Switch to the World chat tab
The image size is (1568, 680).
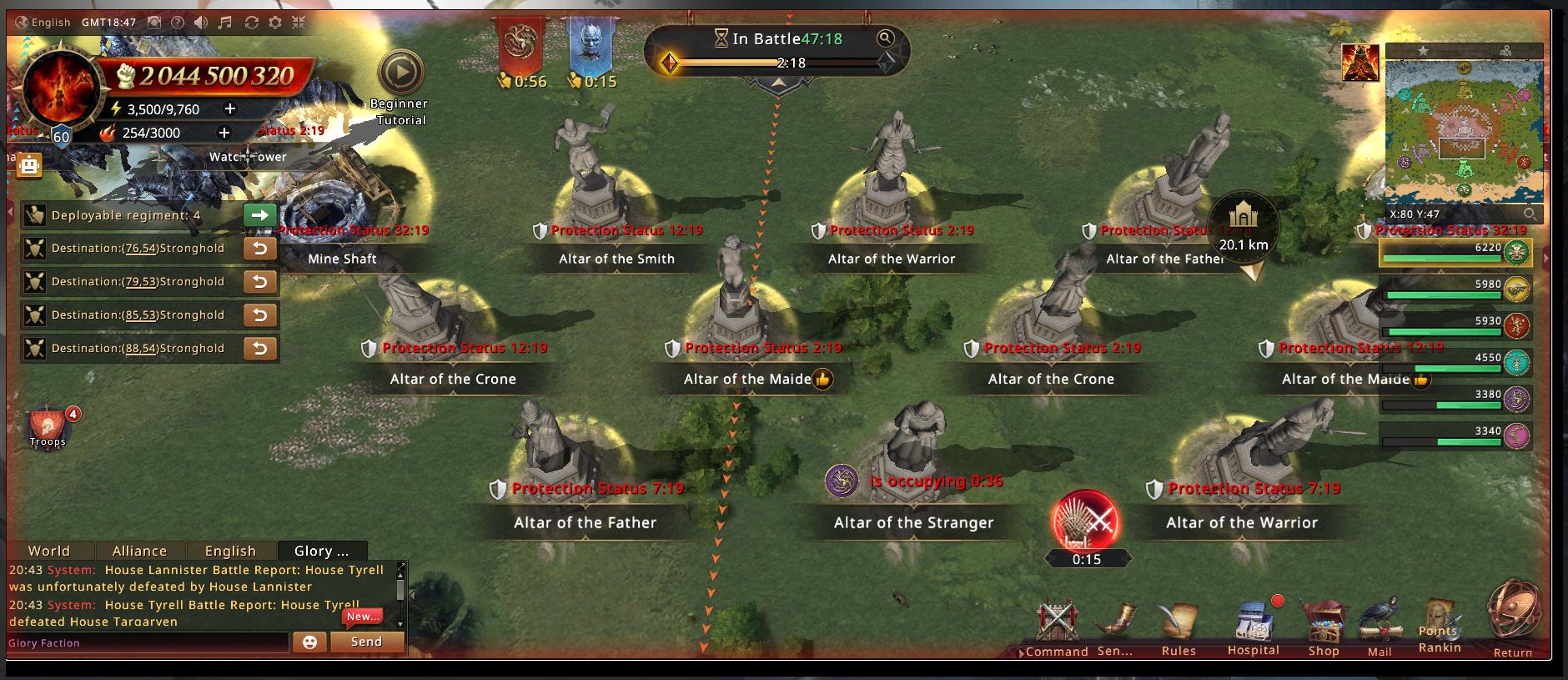49,551
